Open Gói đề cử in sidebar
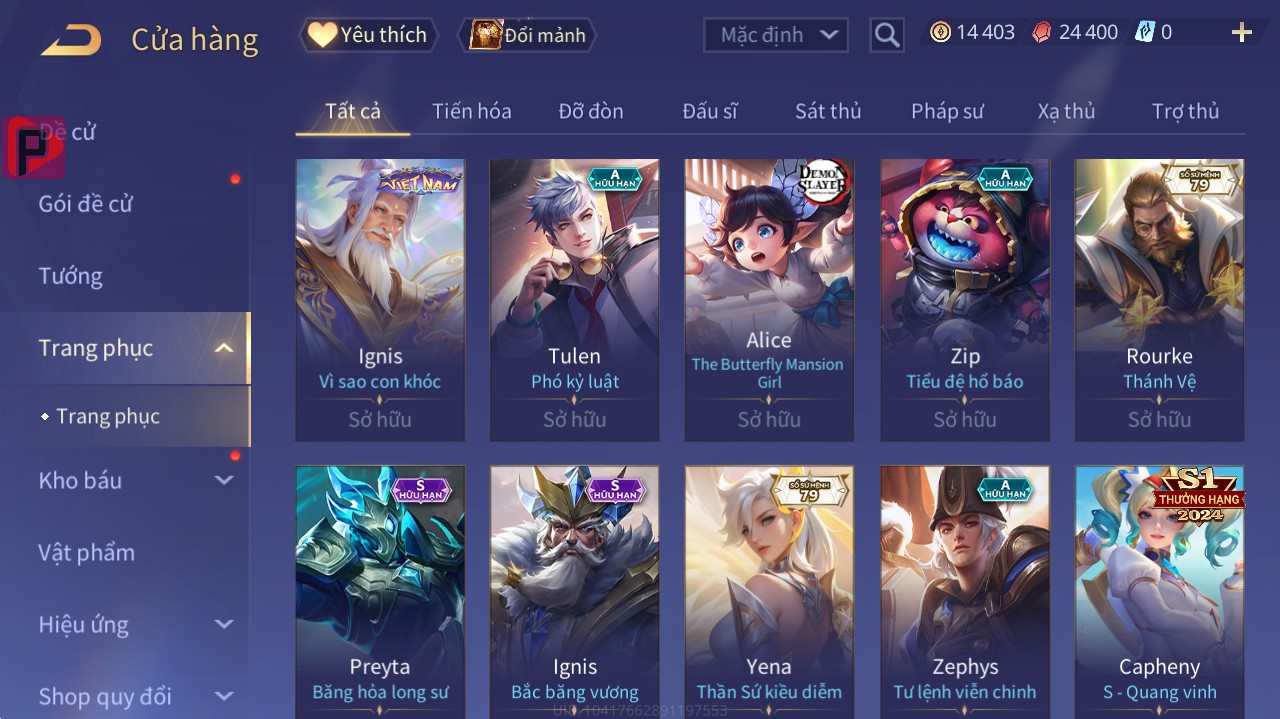 (x=86, y=204)
